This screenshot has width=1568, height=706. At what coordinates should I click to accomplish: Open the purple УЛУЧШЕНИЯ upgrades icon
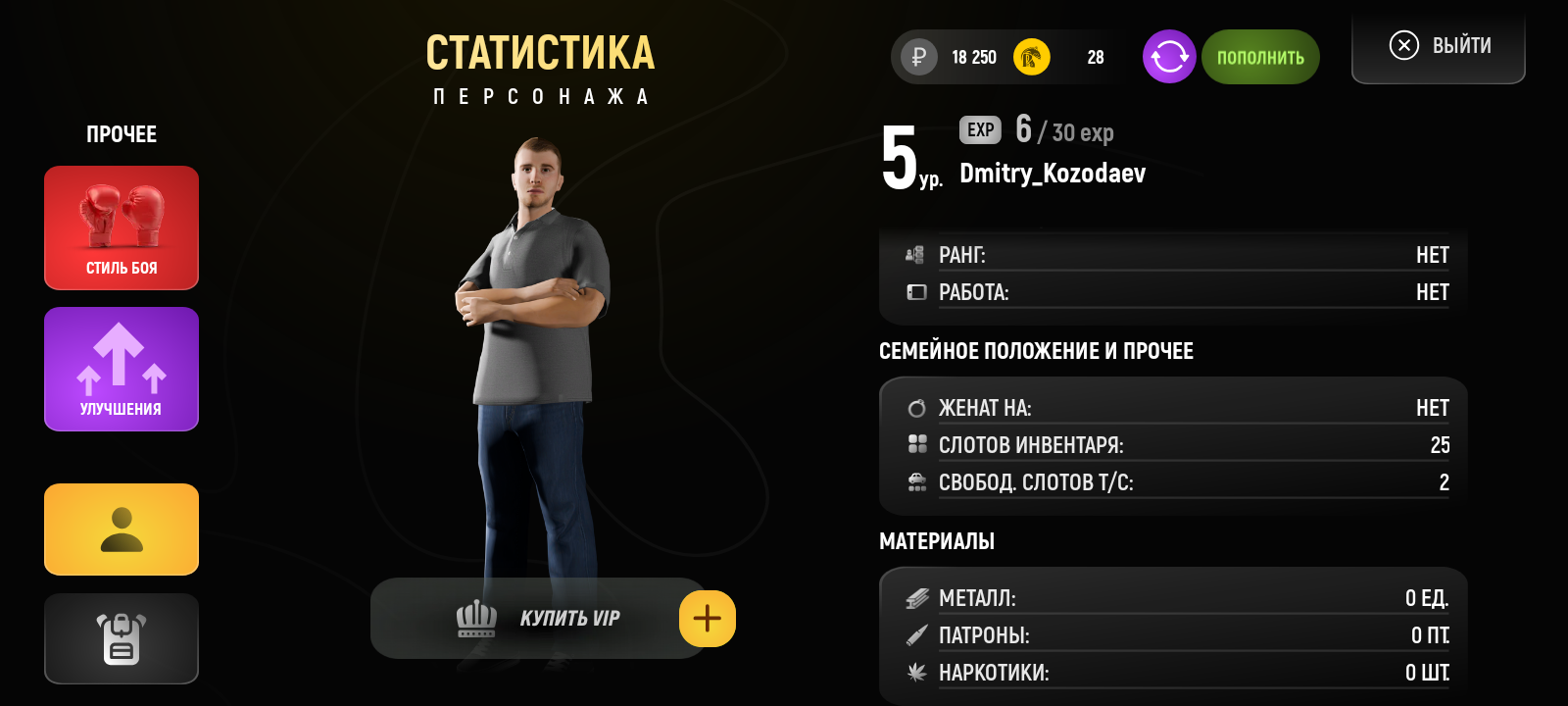point(121,369)
